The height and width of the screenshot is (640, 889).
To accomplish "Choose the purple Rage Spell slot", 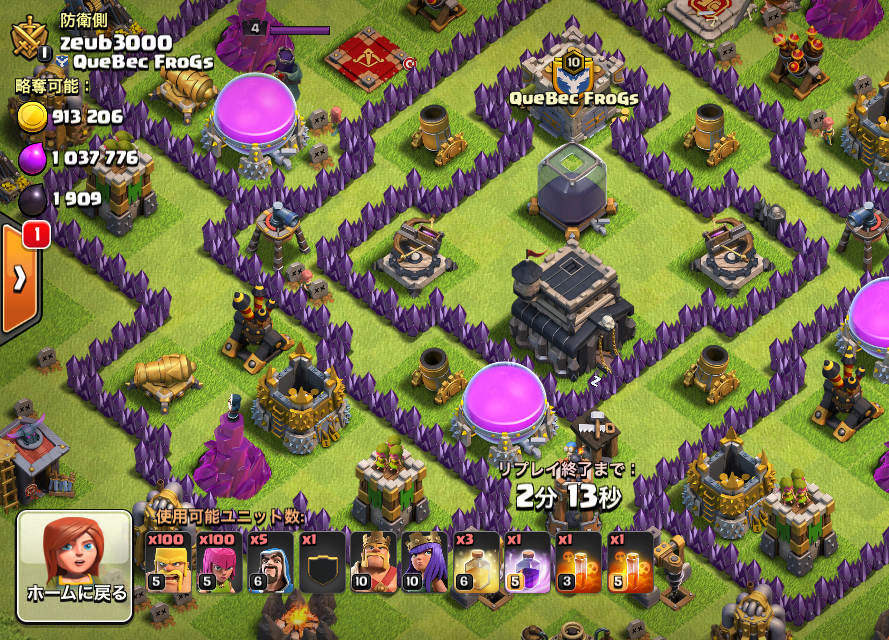I will [527, 562].
